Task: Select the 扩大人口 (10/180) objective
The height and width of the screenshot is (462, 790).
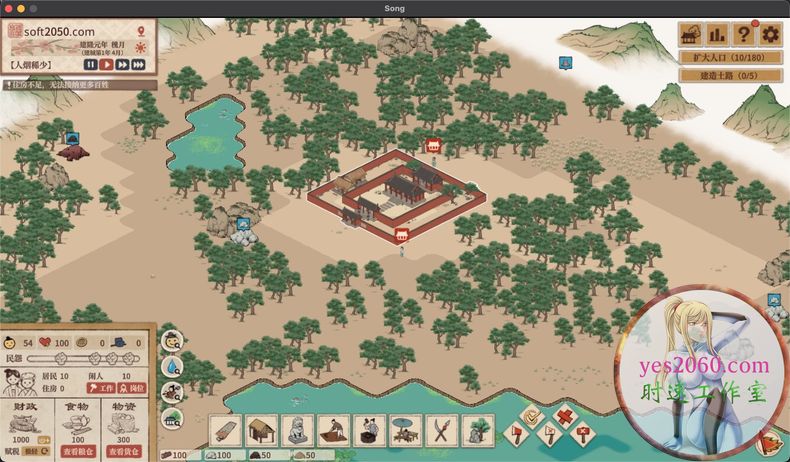Action: click(731, 58)
